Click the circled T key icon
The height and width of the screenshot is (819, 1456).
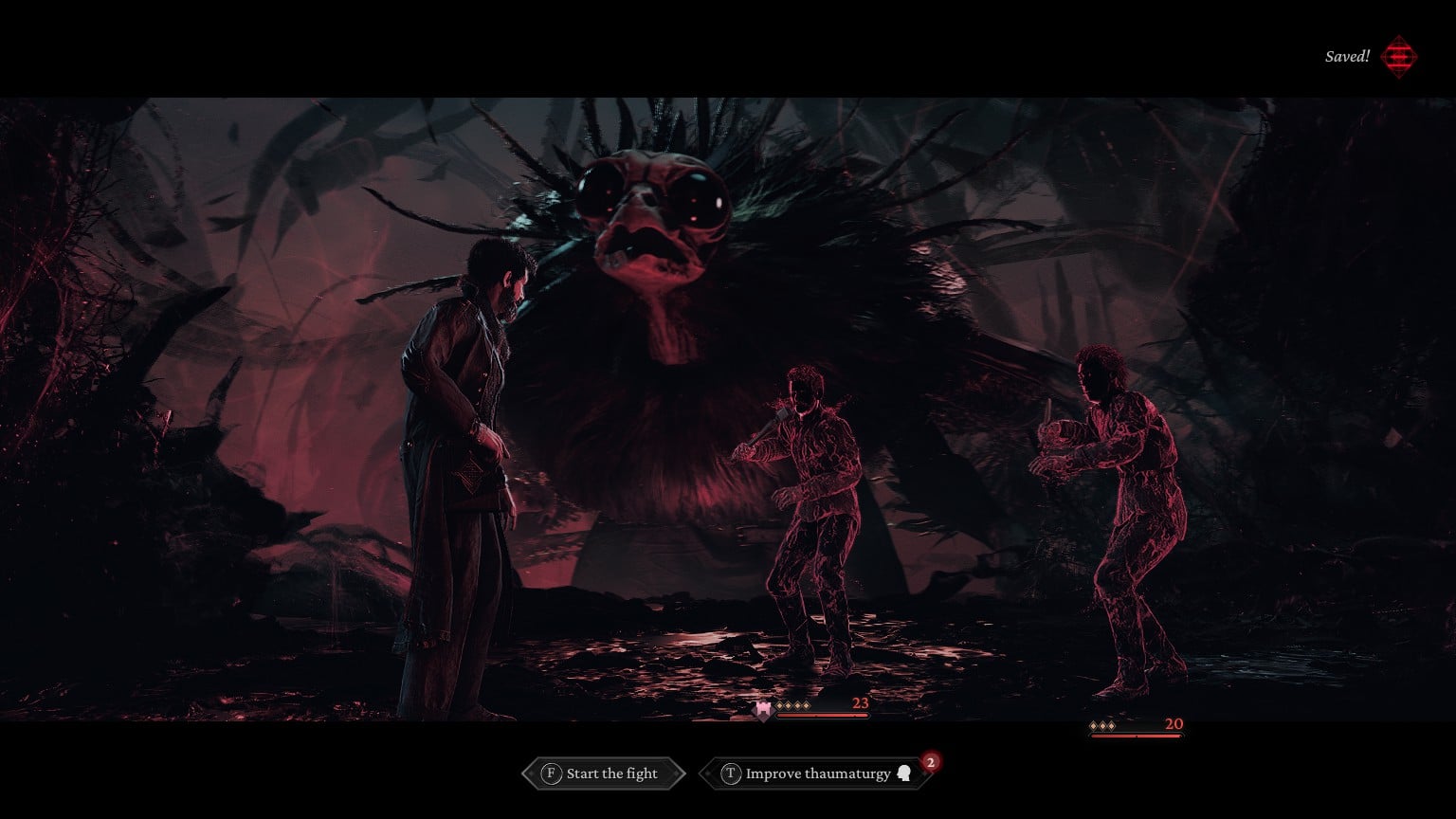(731, 773)
